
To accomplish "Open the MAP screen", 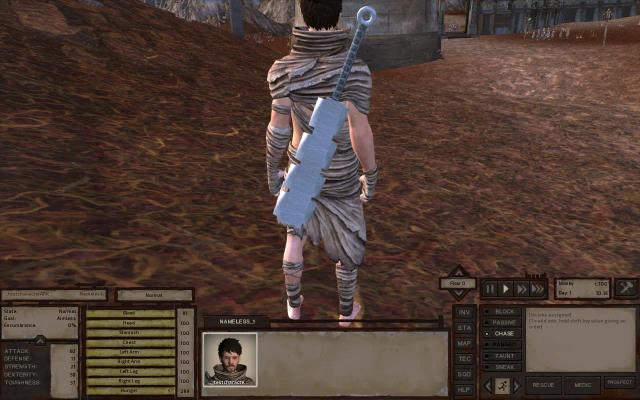I will (x=464, y=342).
